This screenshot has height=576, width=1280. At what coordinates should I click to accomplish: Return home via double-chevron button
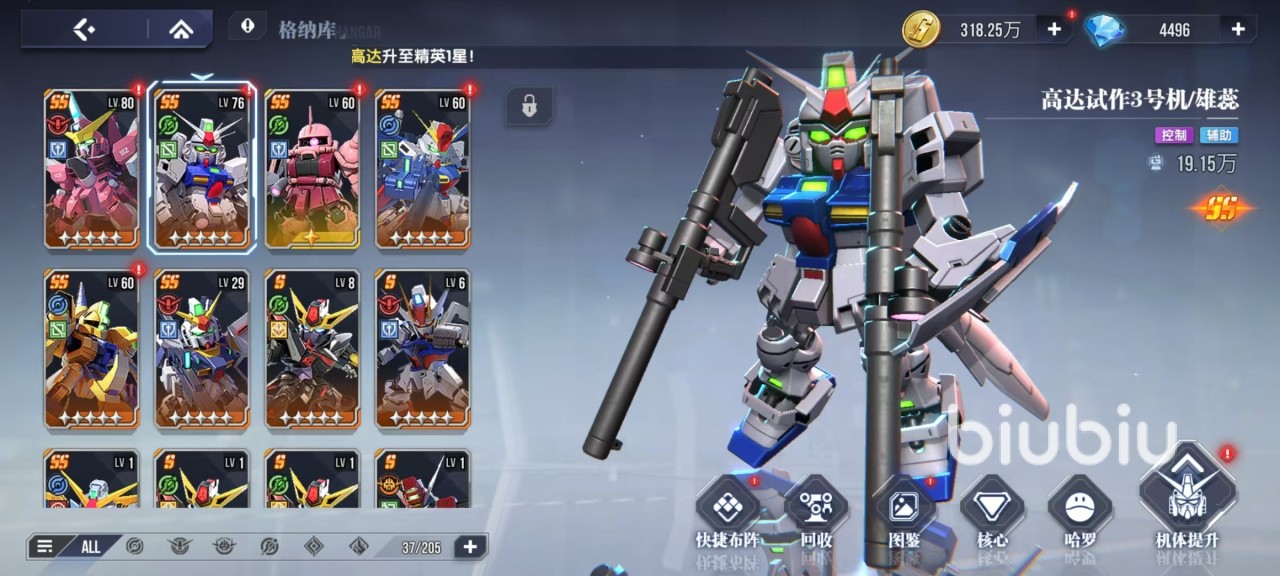[x=181, y=29]
